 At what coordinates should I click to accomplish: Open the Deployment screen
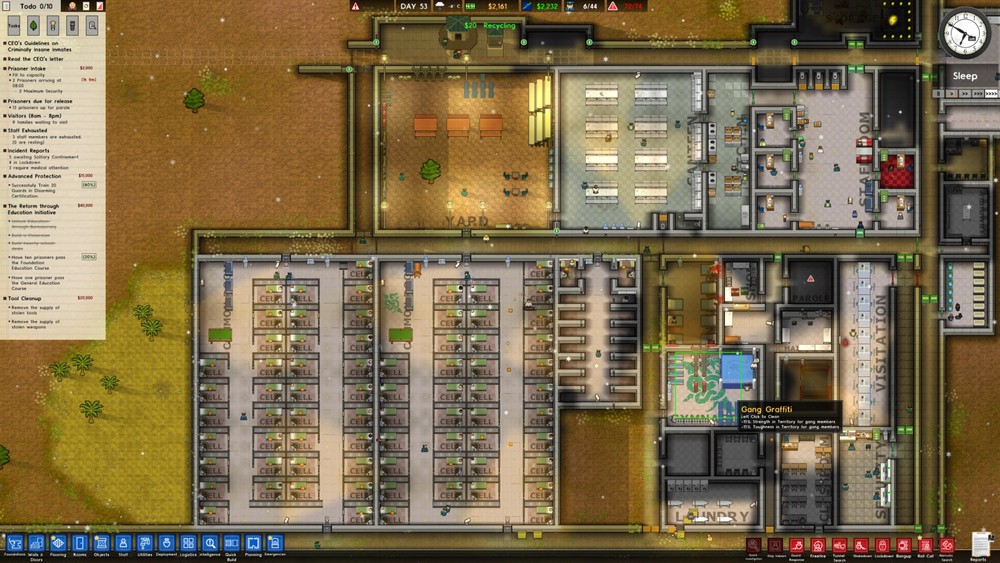pos(166,542)
